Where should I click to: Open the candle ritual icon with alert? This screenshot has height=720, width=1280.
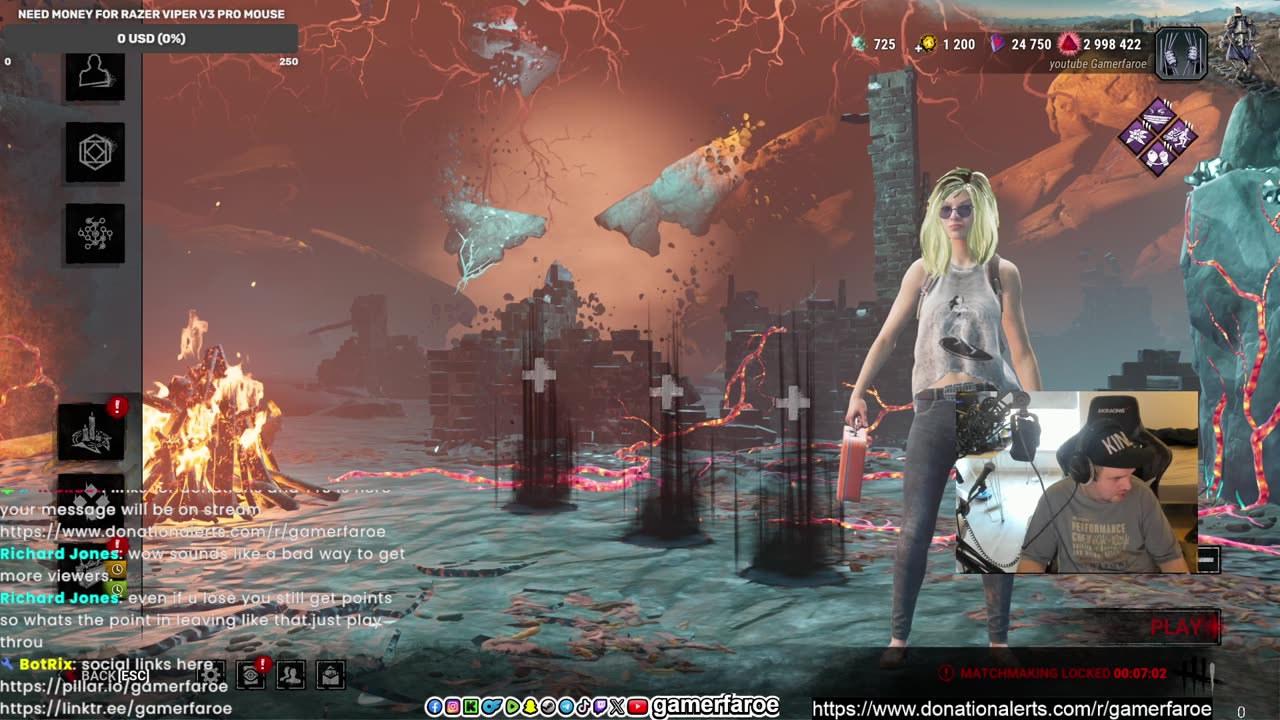click(91, 432)
